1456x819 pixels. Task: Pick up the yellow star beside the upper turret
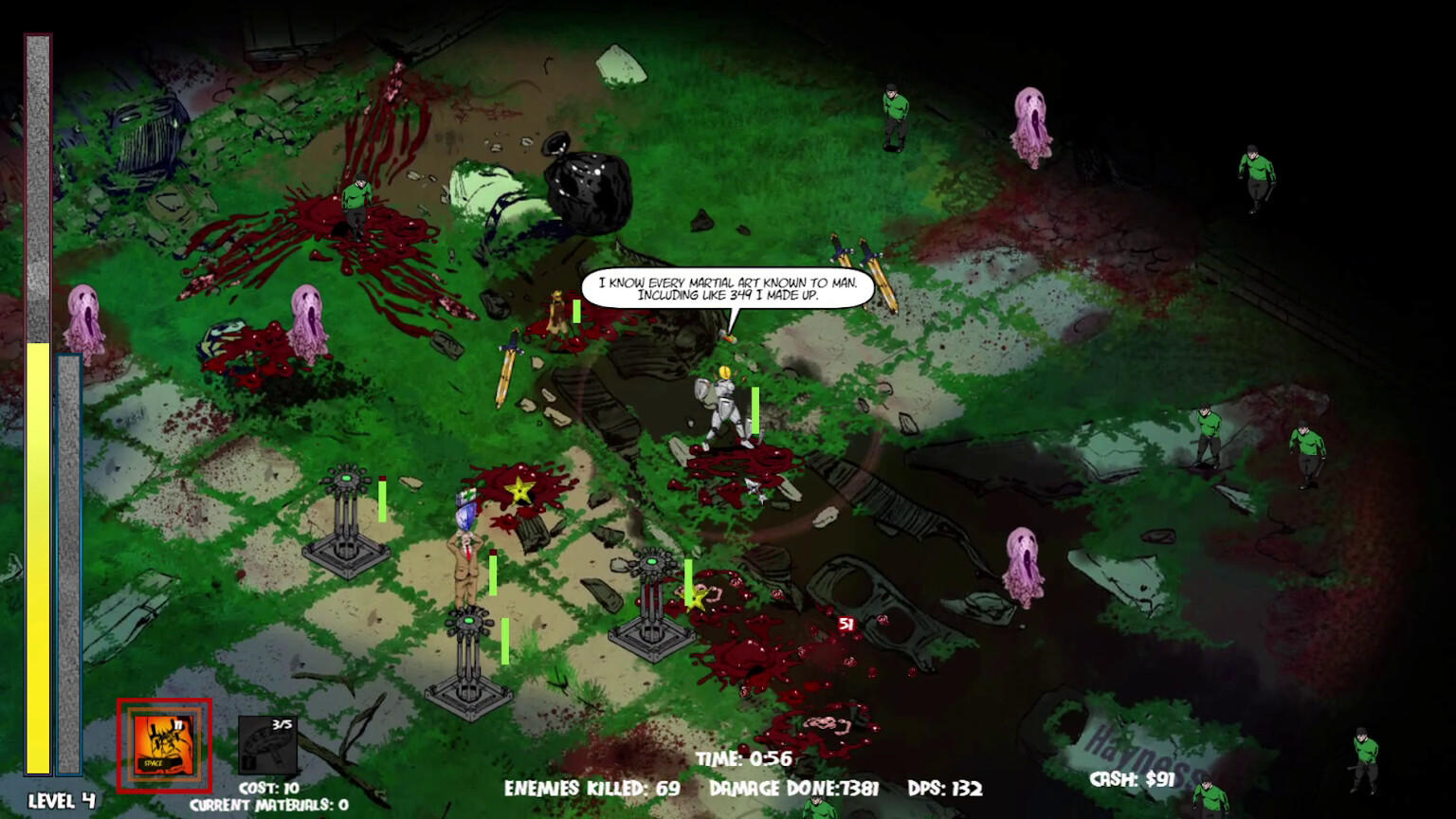tap(519, 492)
